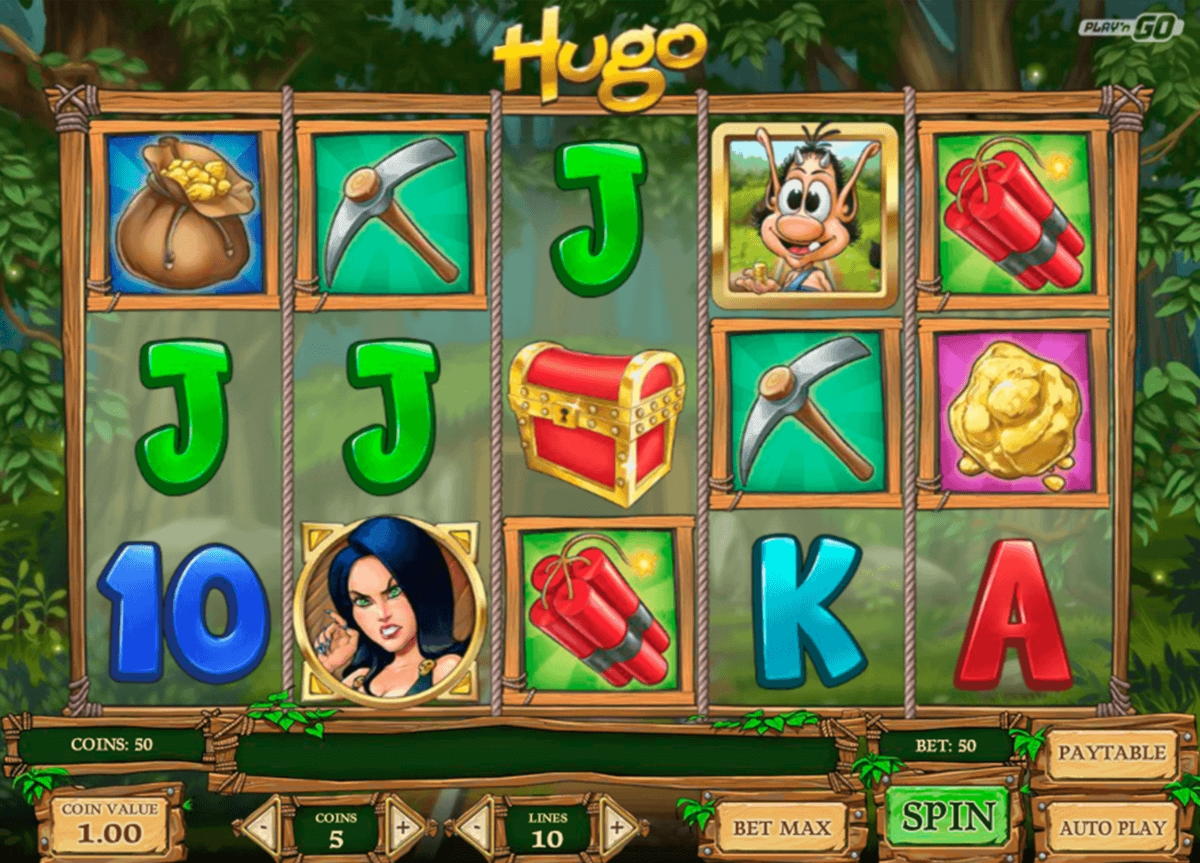Add more lines

click(616, 827)
